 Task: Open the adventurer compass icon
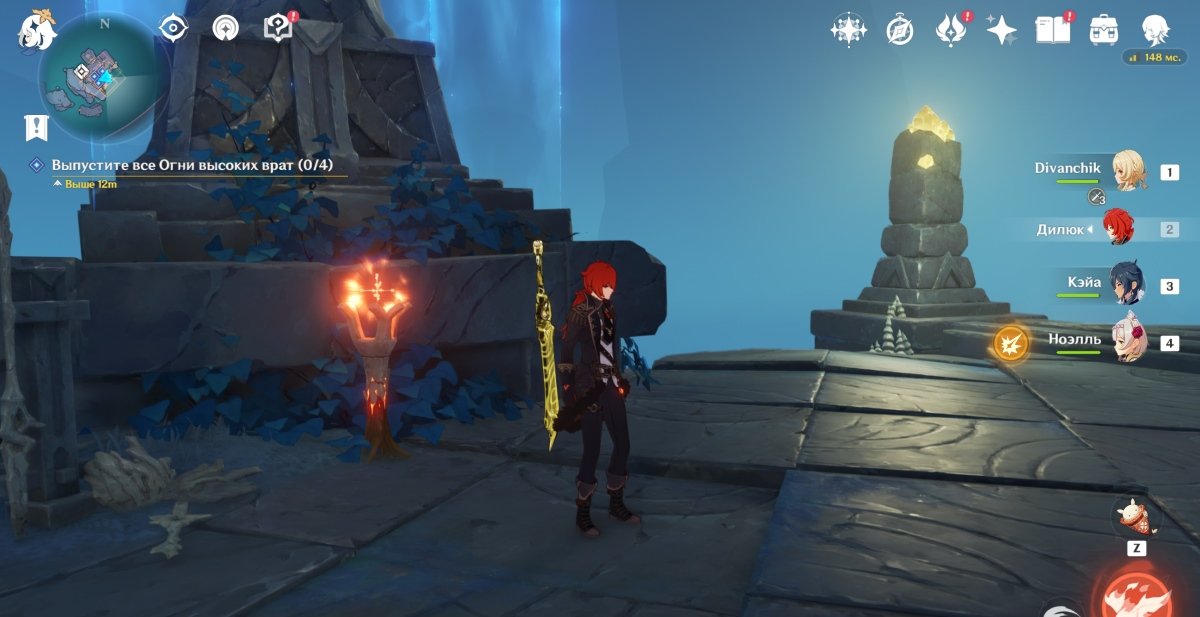coord(900,30)
